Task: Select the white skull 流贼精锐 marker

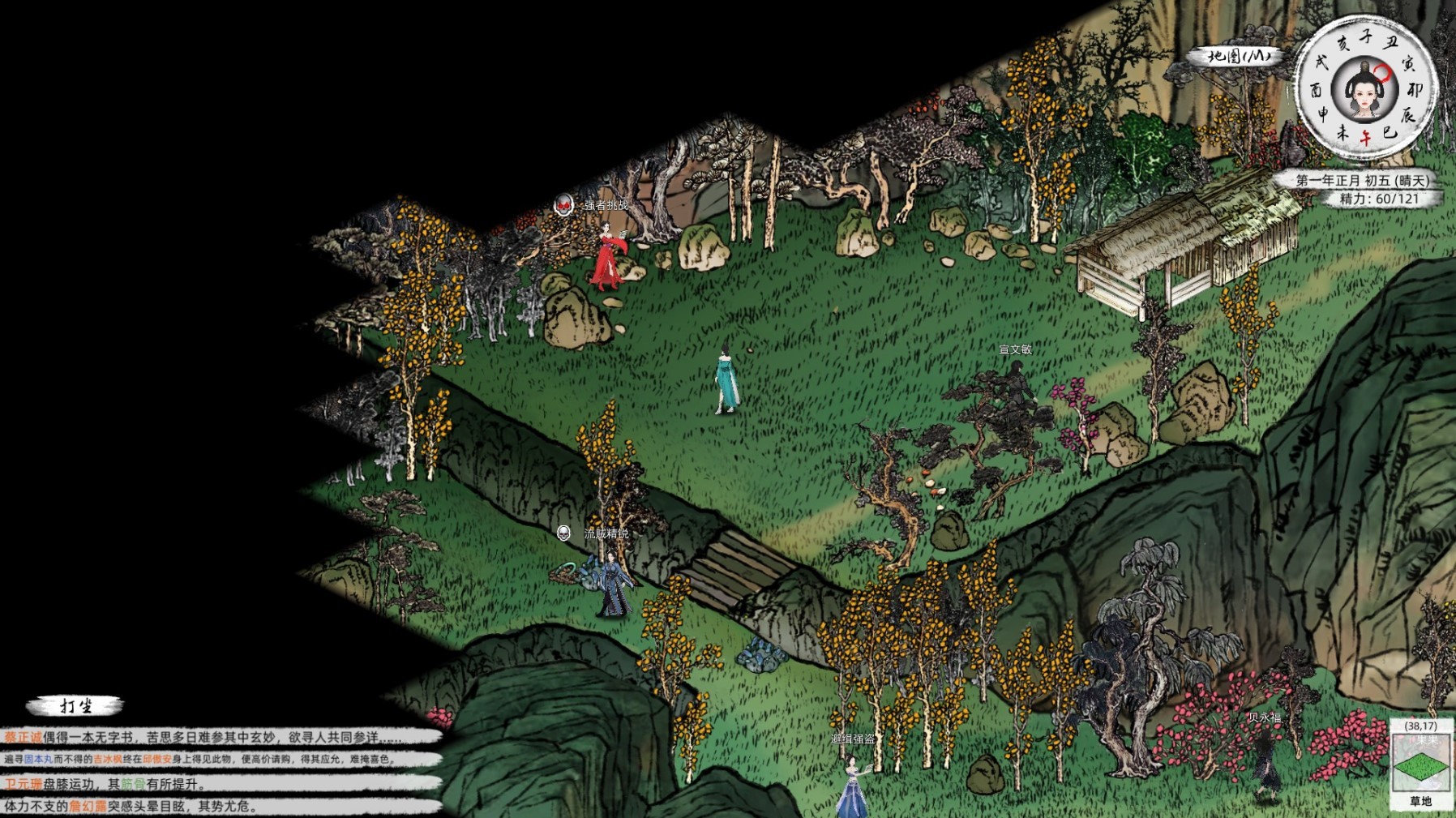Action: (563, 533)
